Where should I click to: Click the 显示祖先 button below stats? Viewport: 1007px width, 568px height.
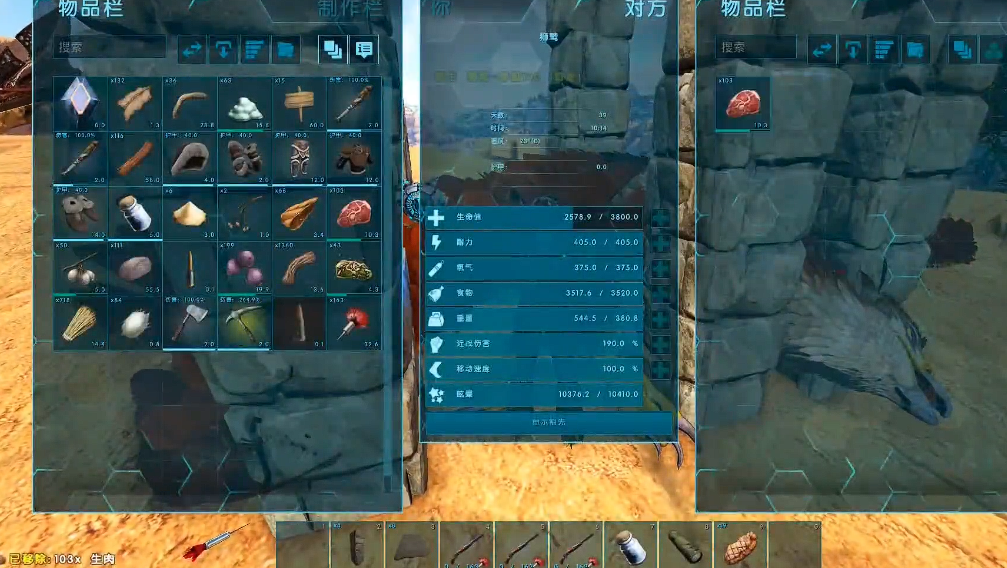pyautogui.click(x=547, y=423)
